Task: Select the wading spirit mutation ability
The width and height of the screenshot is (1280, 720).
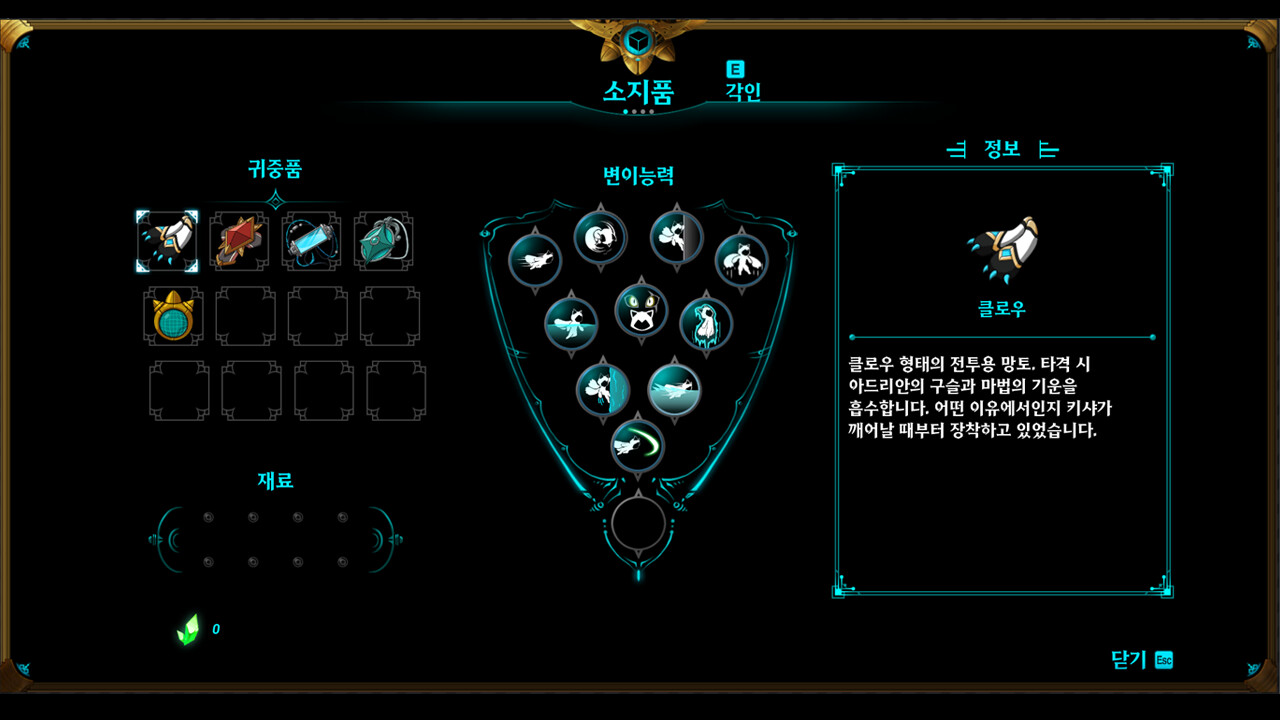Action: point(569,321)
